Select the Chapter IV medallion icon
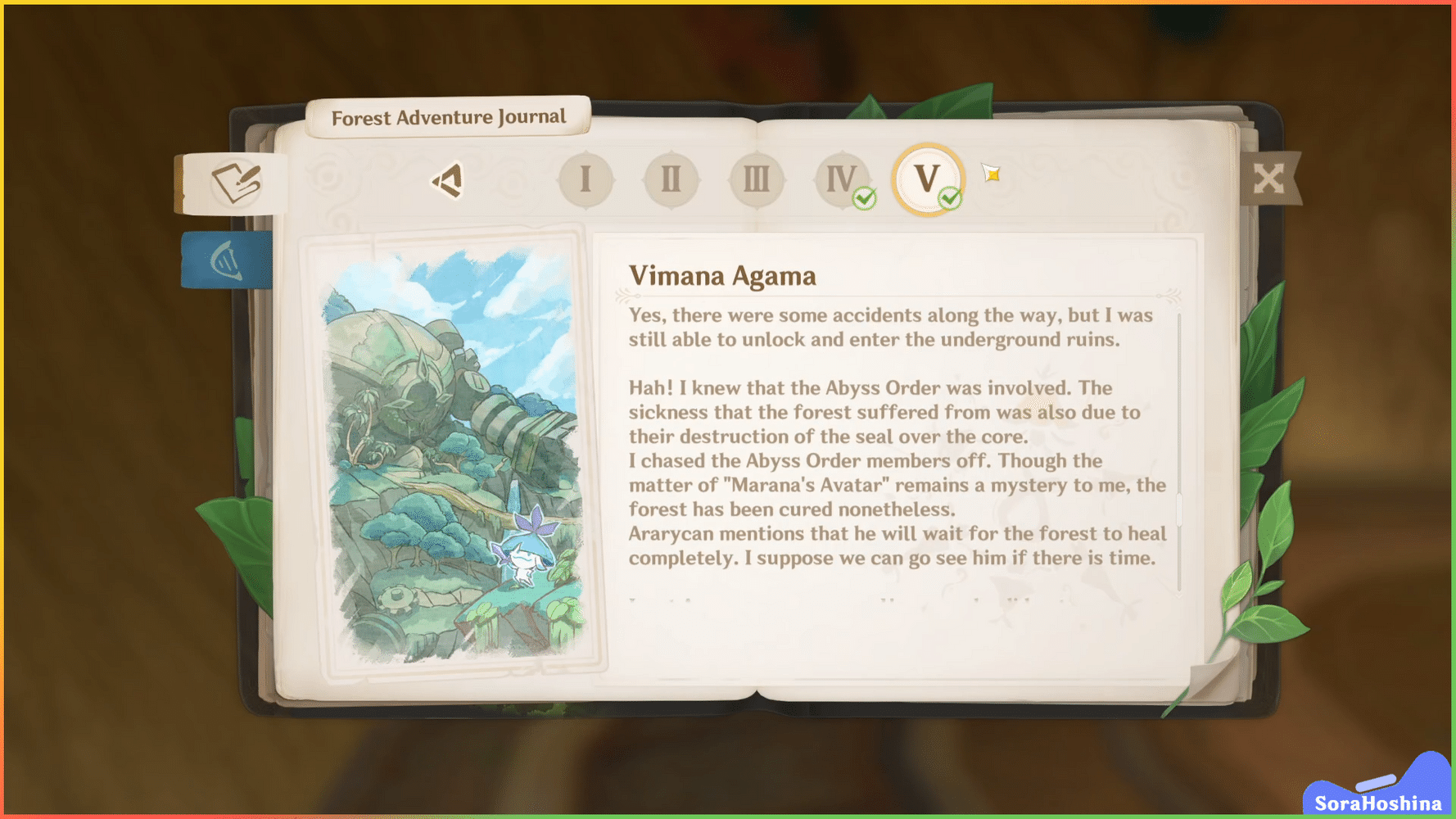1456x819 pixels. [x=841, y=179]
